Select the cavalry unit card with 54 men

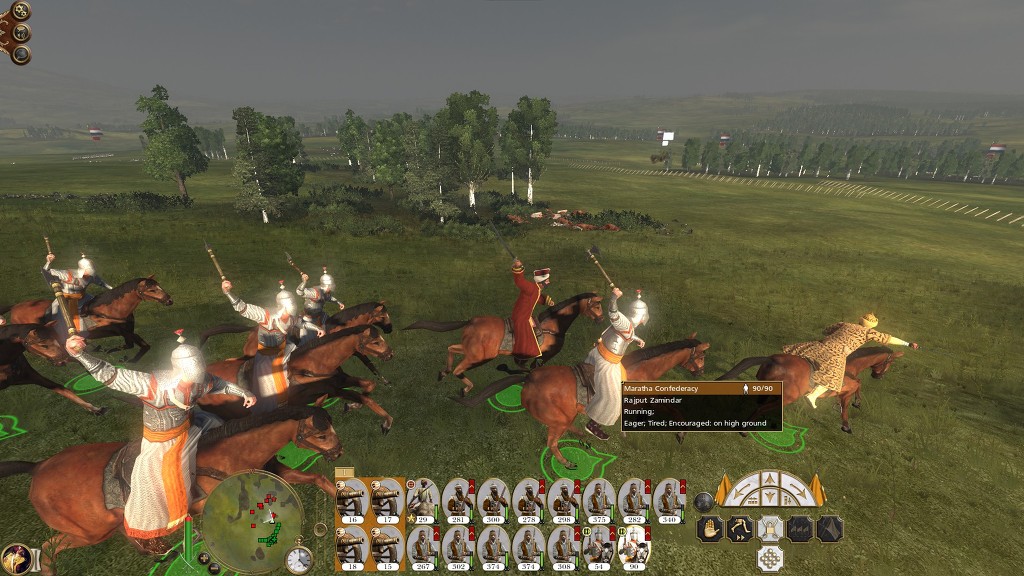[598, 545]
